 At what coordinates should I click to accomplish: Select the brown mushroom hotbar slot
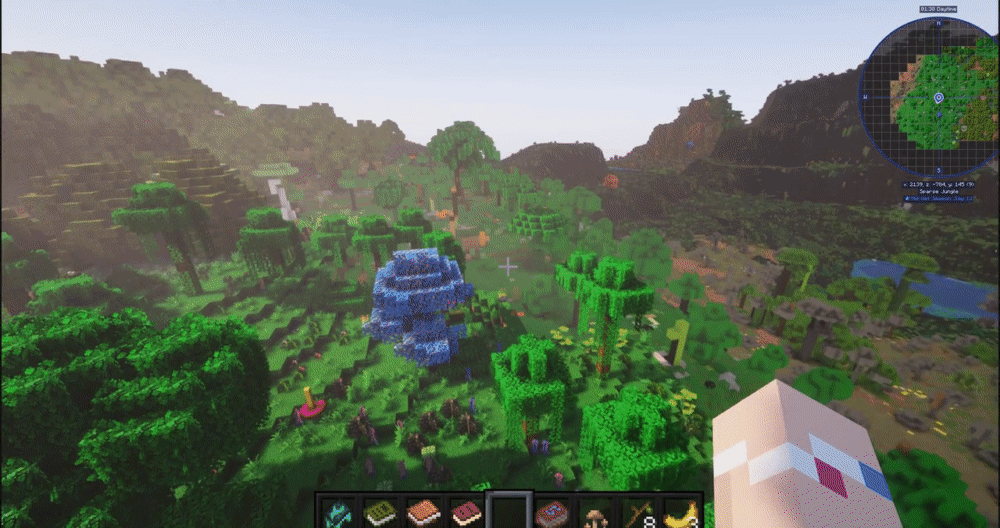click(595, 514)
